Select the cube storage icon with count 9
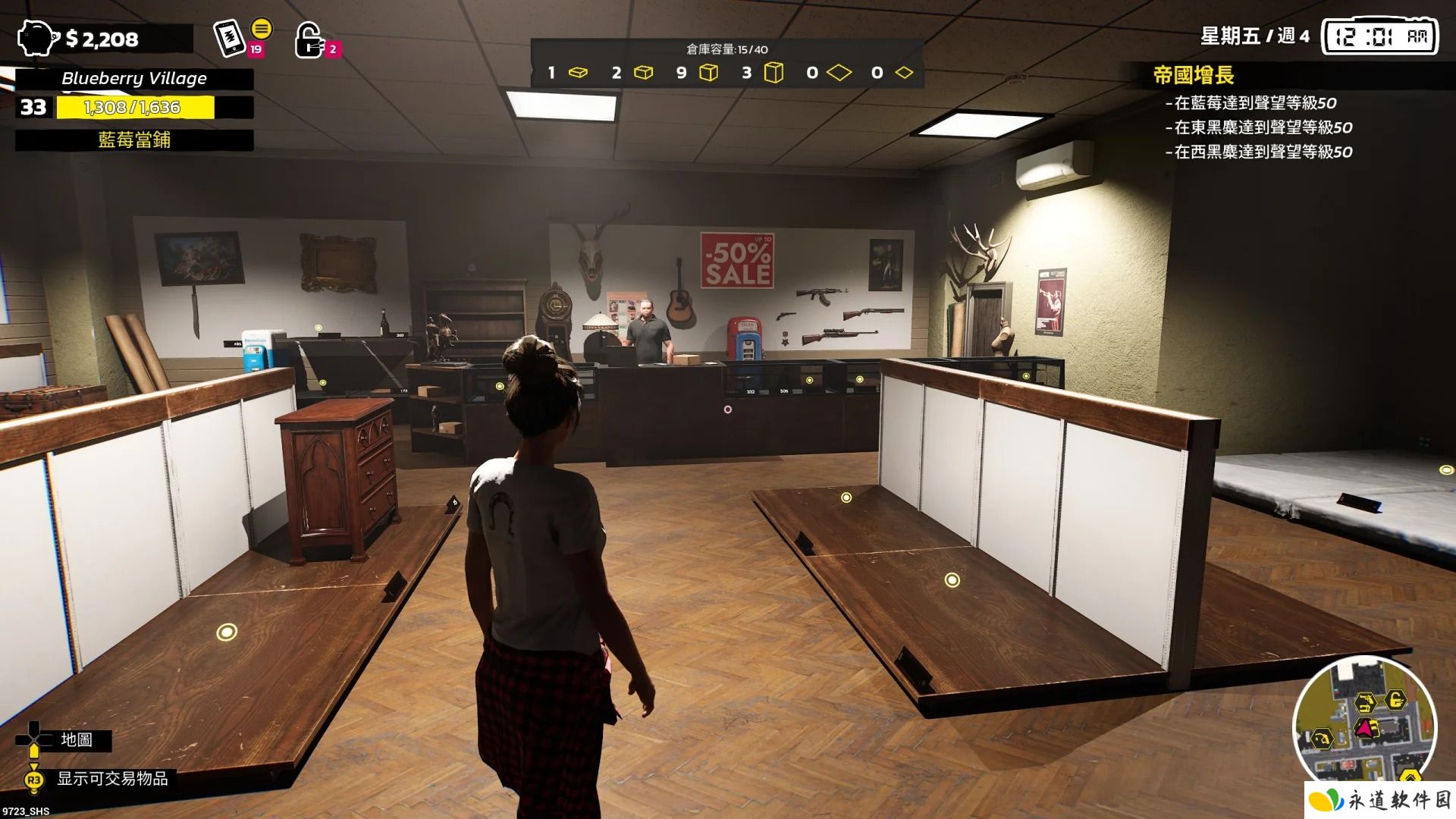1456x819 pixels. tap(708, 73)
